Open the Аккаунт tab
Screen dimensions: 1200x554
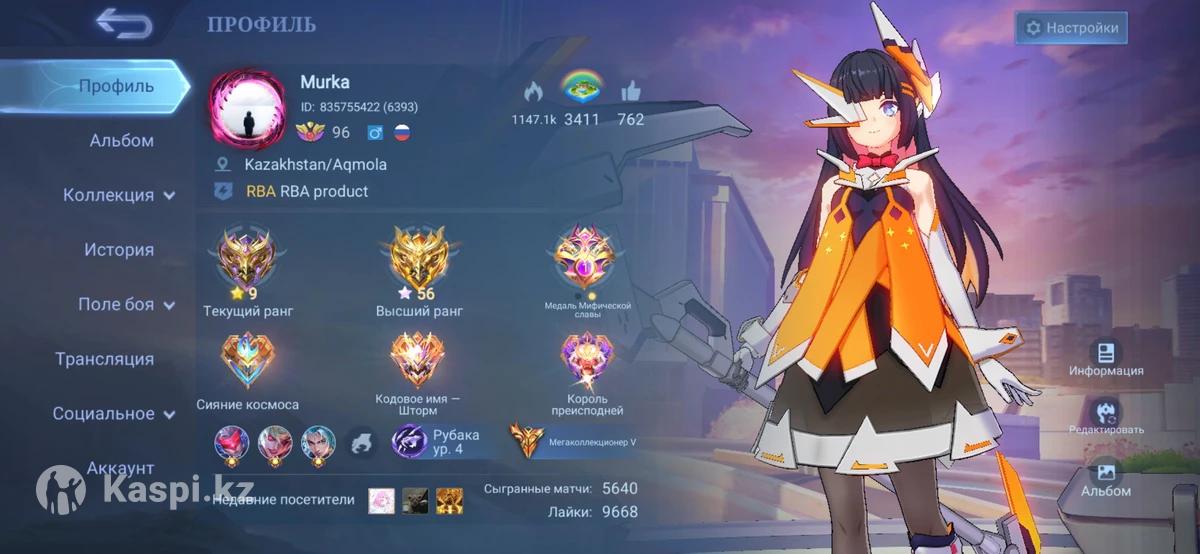coord(120,467)
